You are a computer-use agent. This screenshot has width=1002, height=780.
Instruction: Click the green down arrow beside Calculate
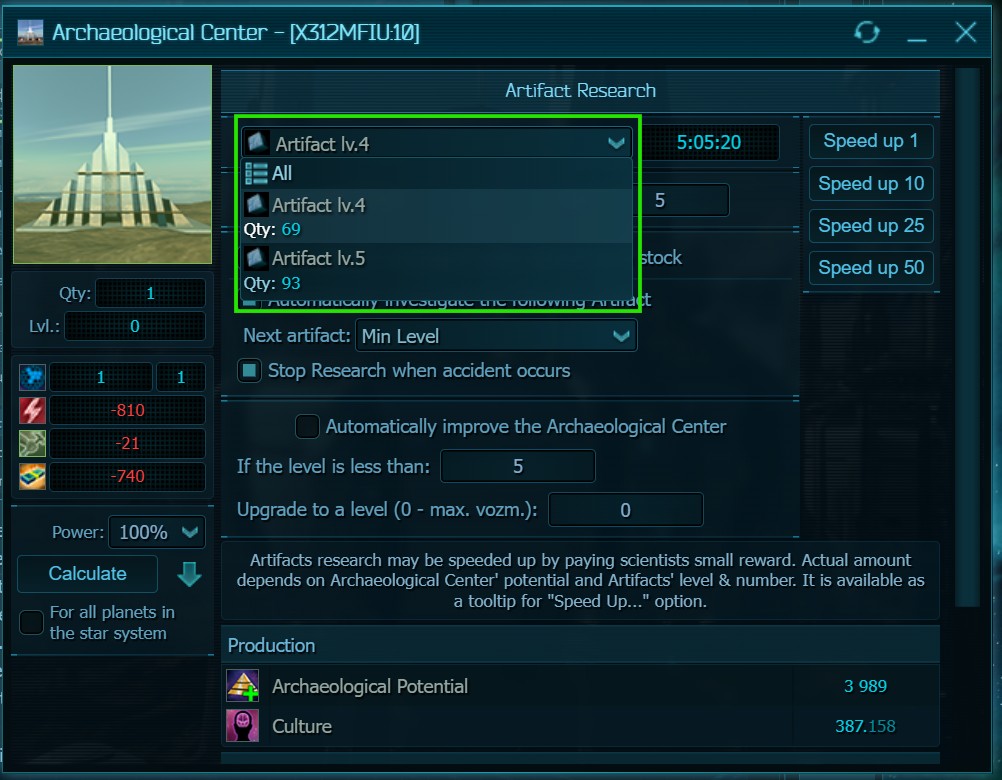coord(188,575)
